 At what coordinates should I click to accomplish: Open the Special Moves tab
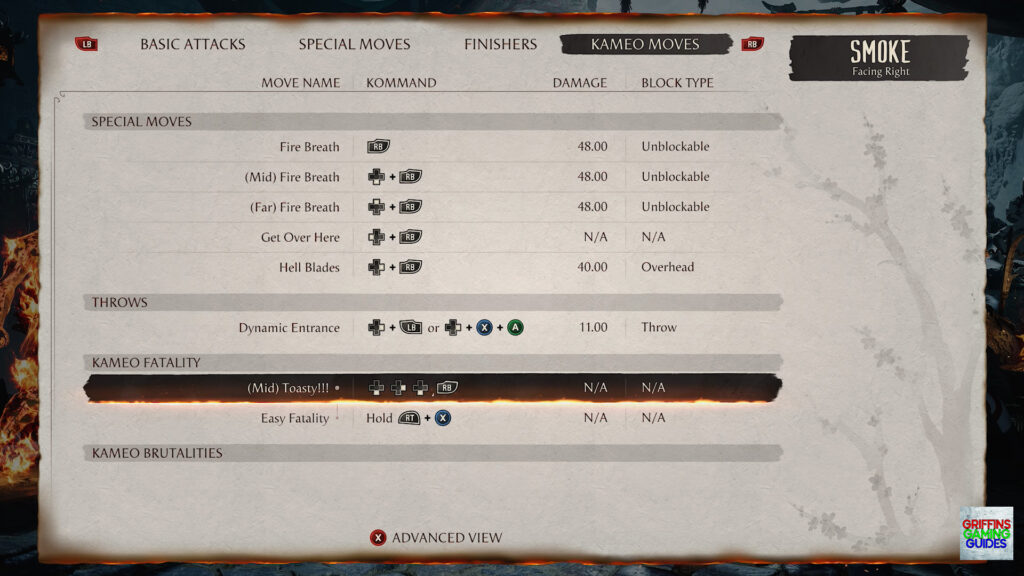pyautogui.click(x=354, y=44)
